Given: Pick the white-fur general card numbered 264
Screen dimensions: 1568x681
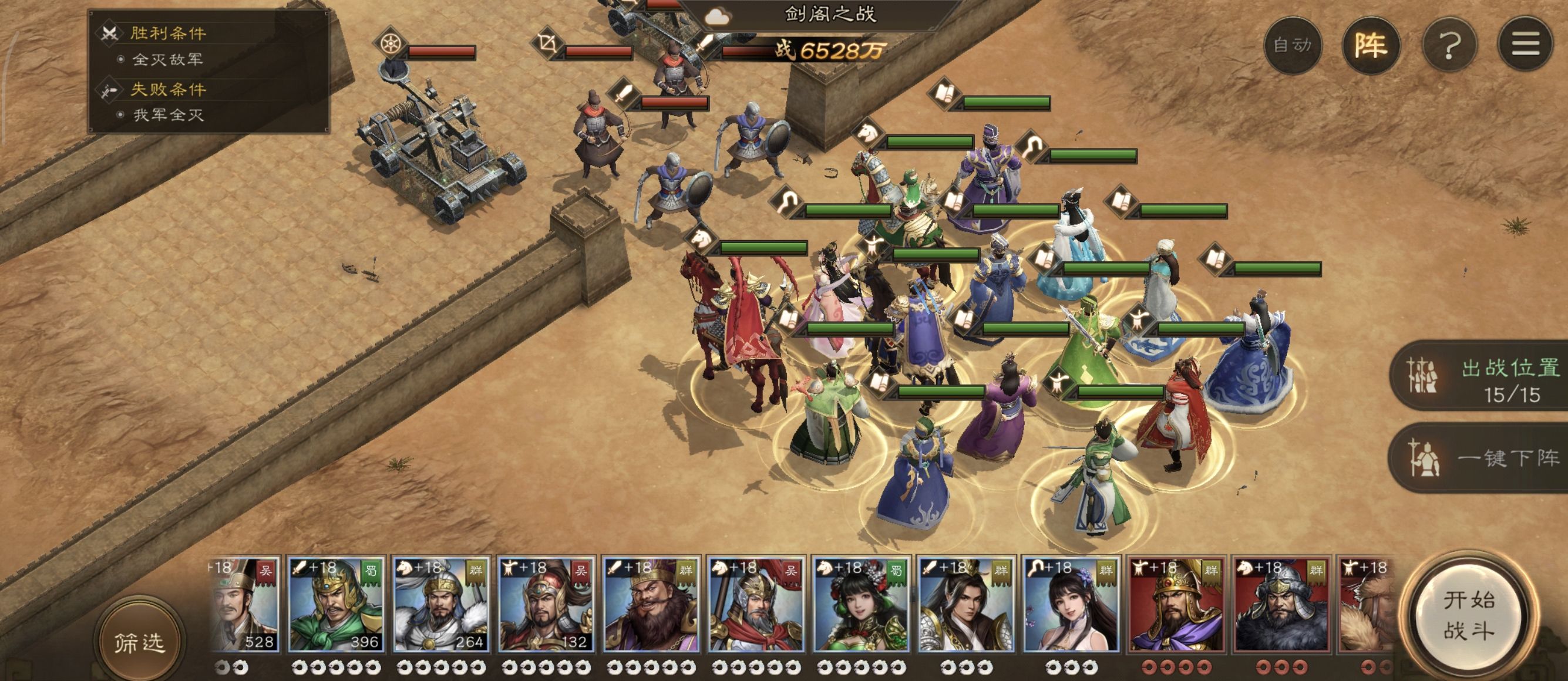Looking at the screenshot, I should pos(440,605).
